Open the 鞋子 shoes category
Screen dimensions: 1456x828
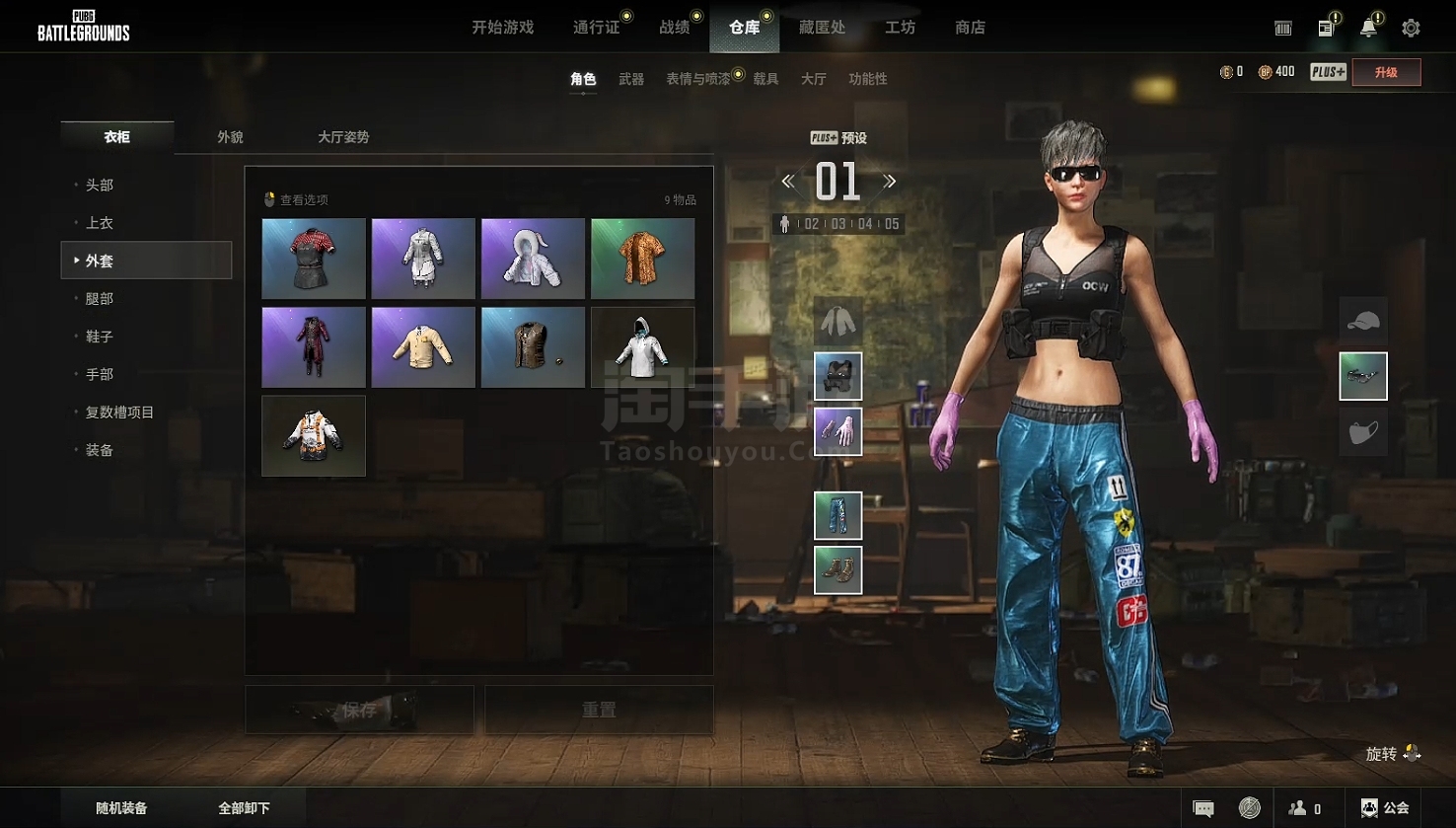pyautogui.click(x=100, y=337)
